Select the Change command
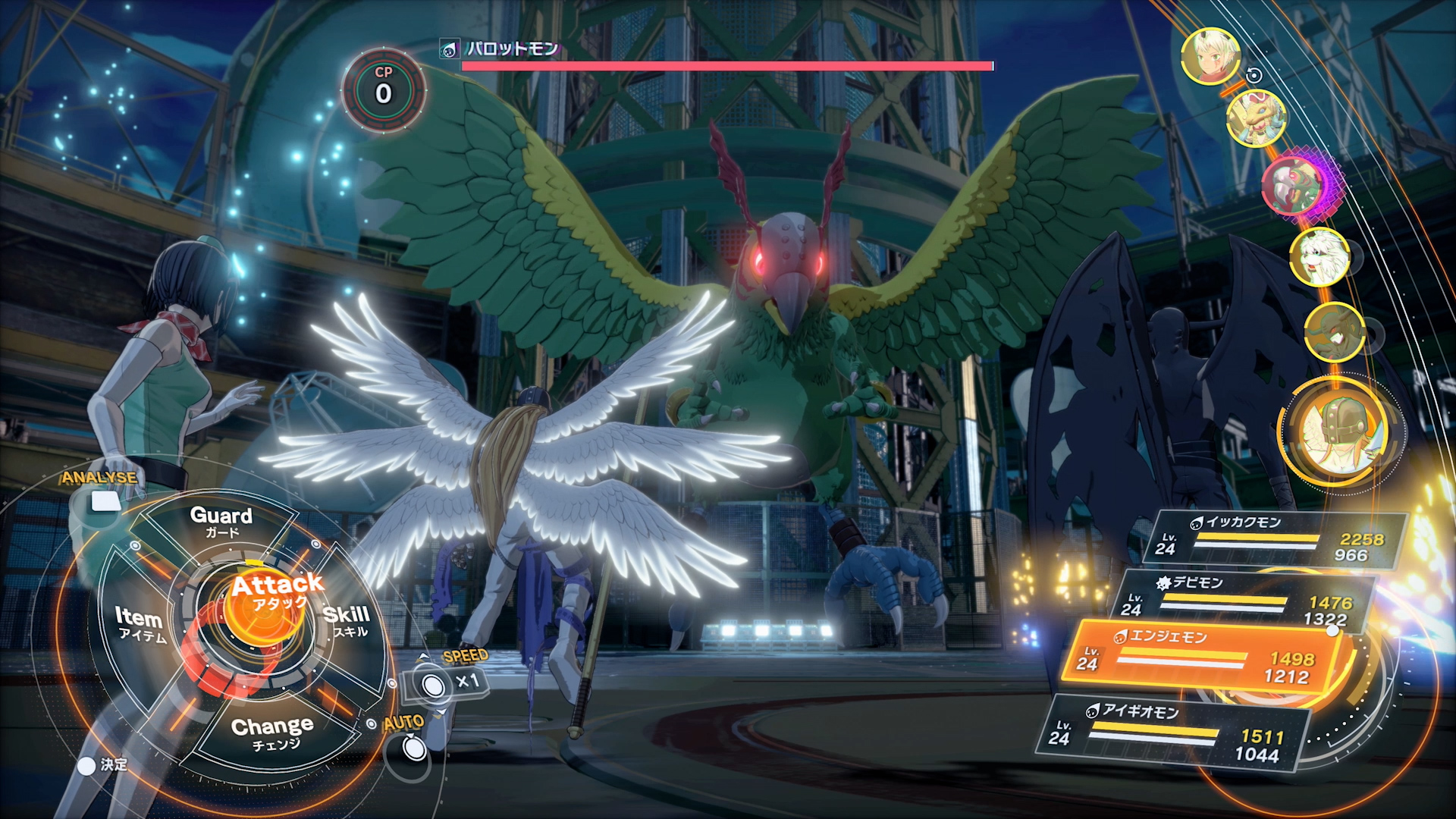 pos(272,733)
